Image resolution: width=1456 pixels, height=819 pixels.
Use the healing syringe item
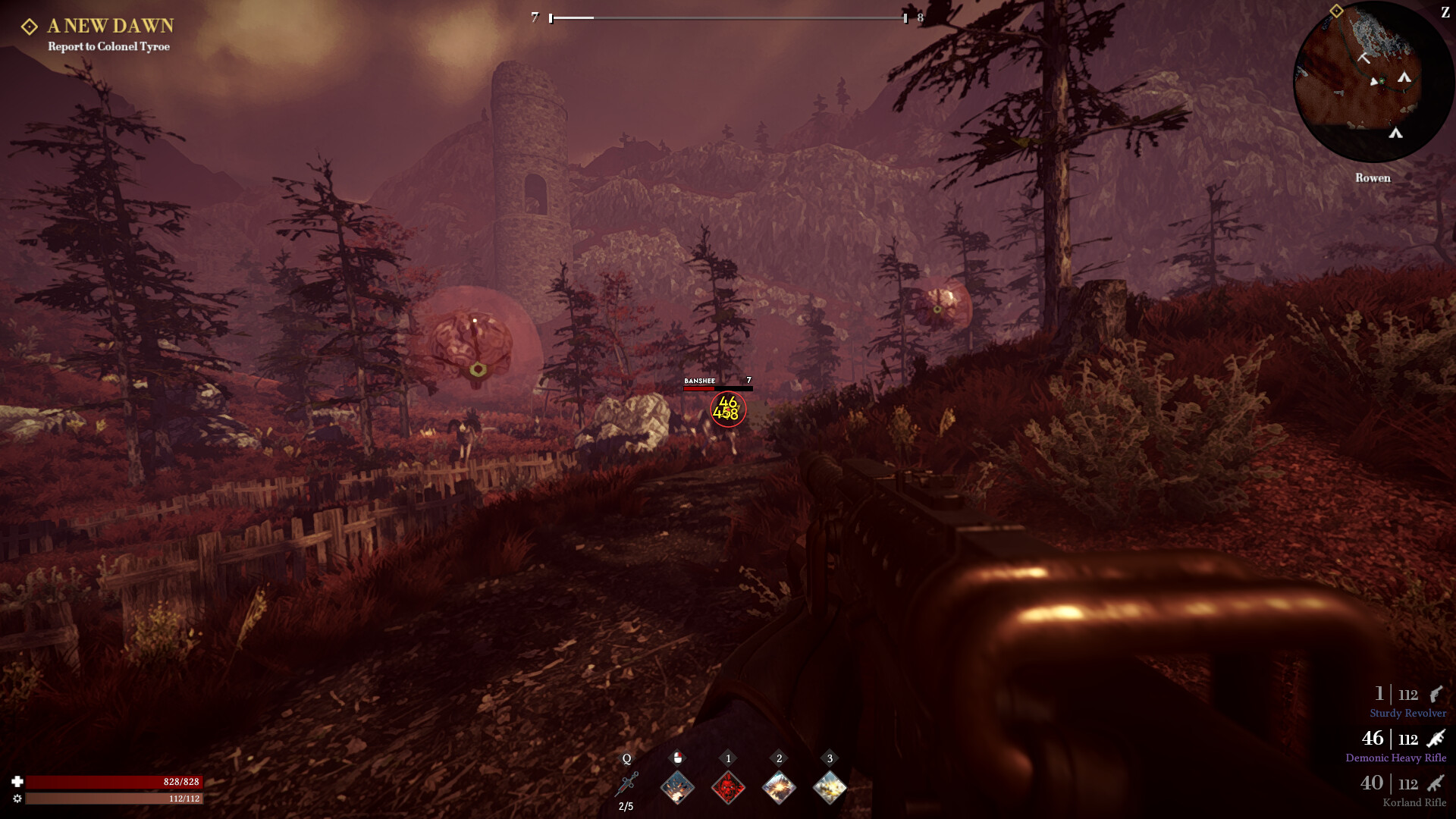[x=627, y=785]
